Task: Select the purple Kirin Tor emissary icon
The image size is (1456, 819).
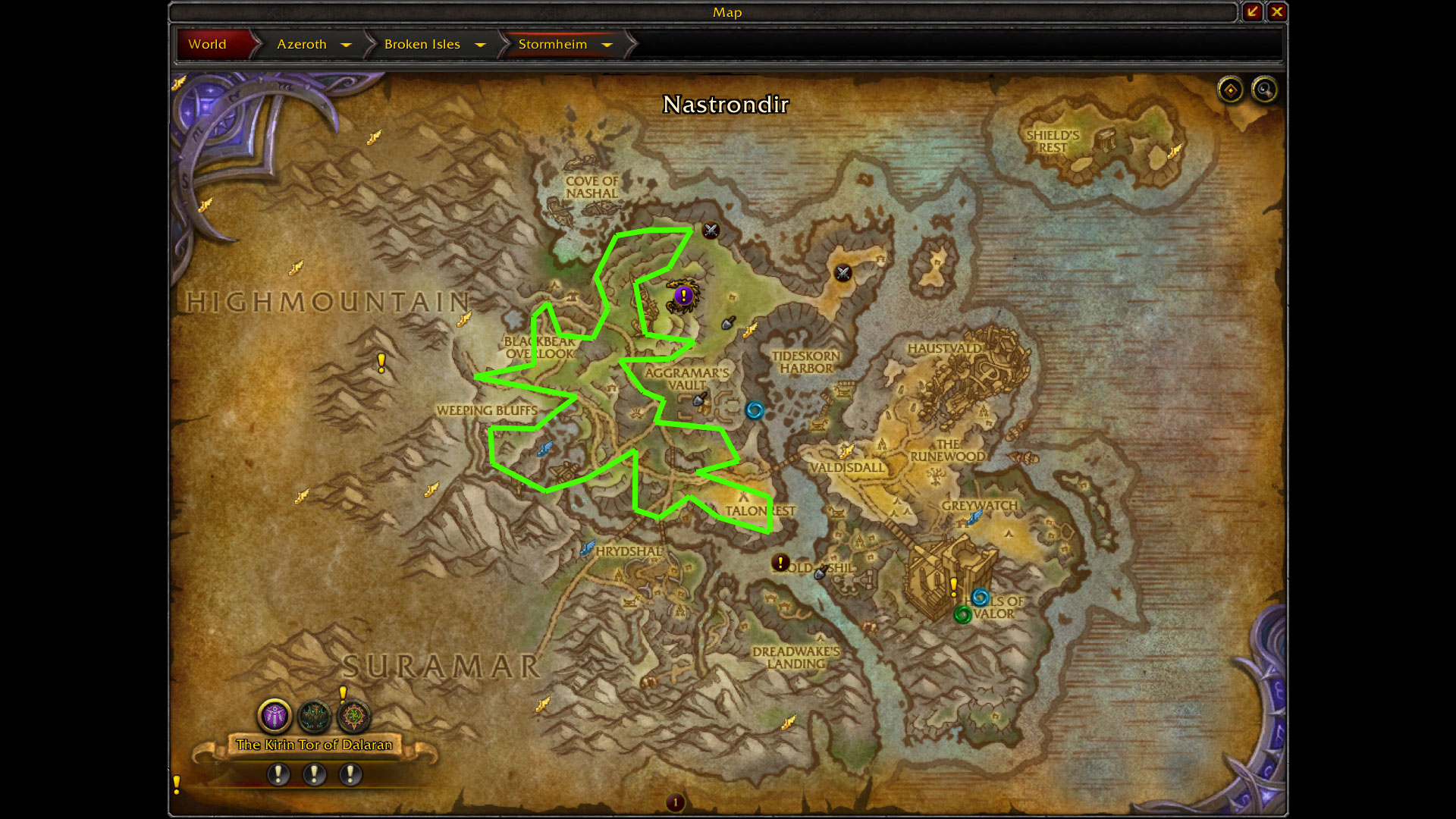Action: (x=275, y=715)
